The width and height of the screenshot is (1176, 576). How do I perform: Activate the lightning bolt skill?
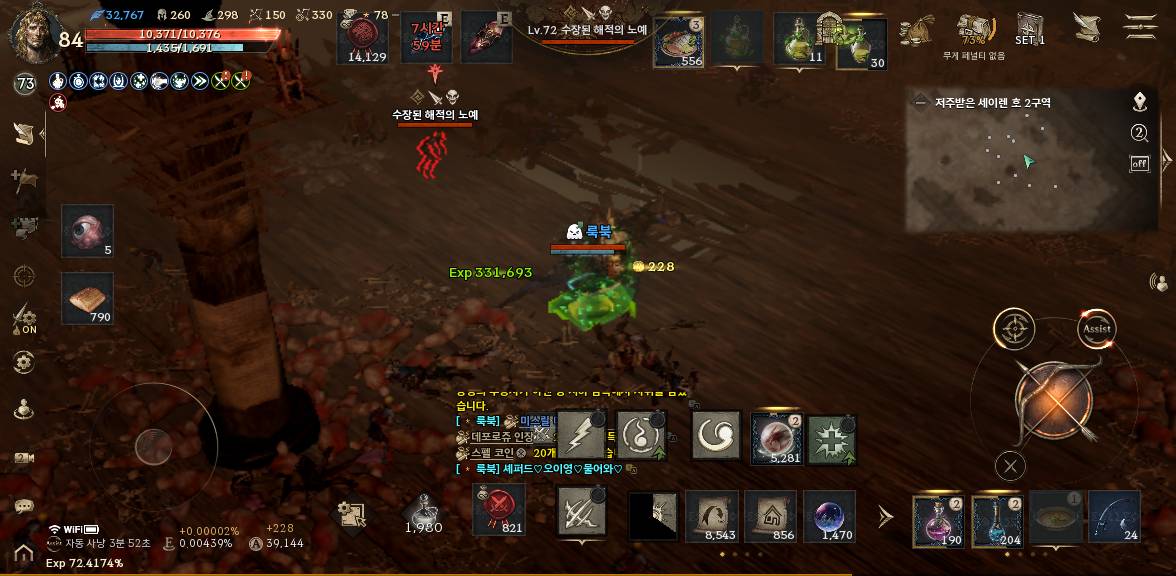pyautogui.click(x=581, y=436)
